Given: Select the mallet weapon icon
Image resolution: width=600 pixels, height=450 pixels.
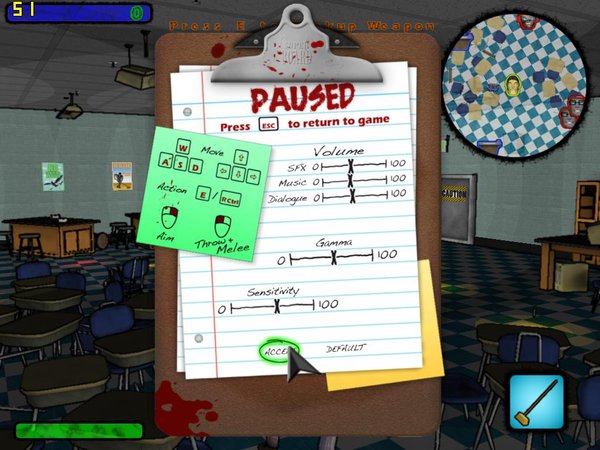Looking at the screenshot, I should coord(537,402).
